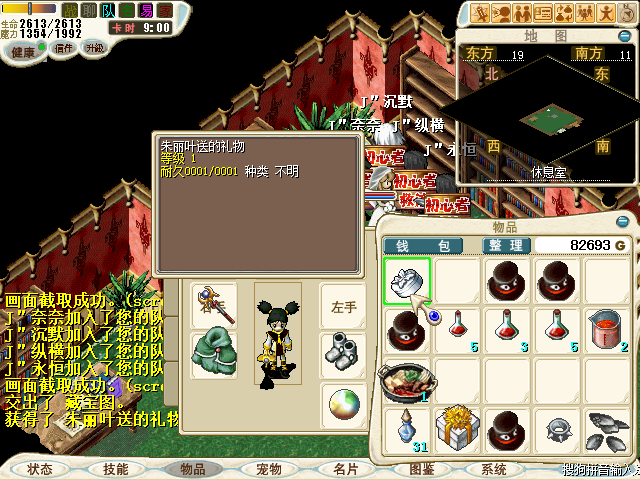Open the 宠物 pet tab
The height and width of the screenshot is (480, 640).
tap(268, 468)
